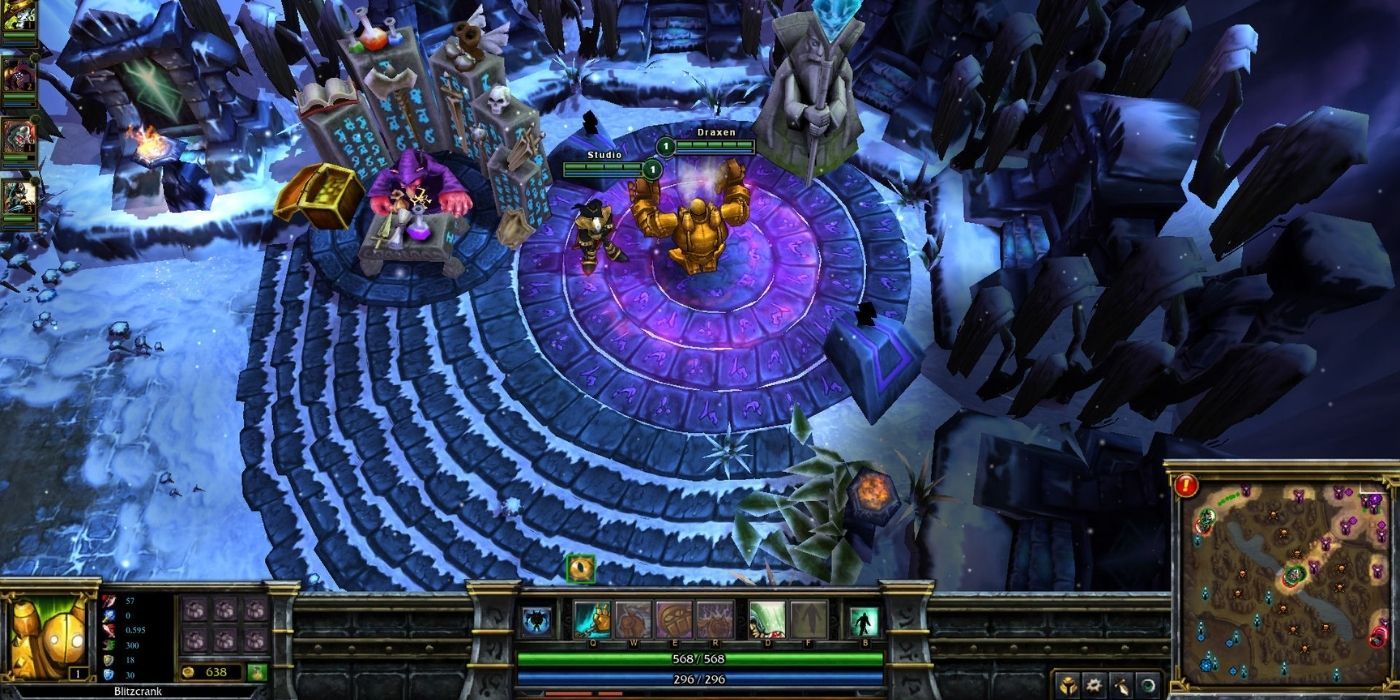Select the bottom teammate portrait

pyautogui.click(x=18, y=195)
